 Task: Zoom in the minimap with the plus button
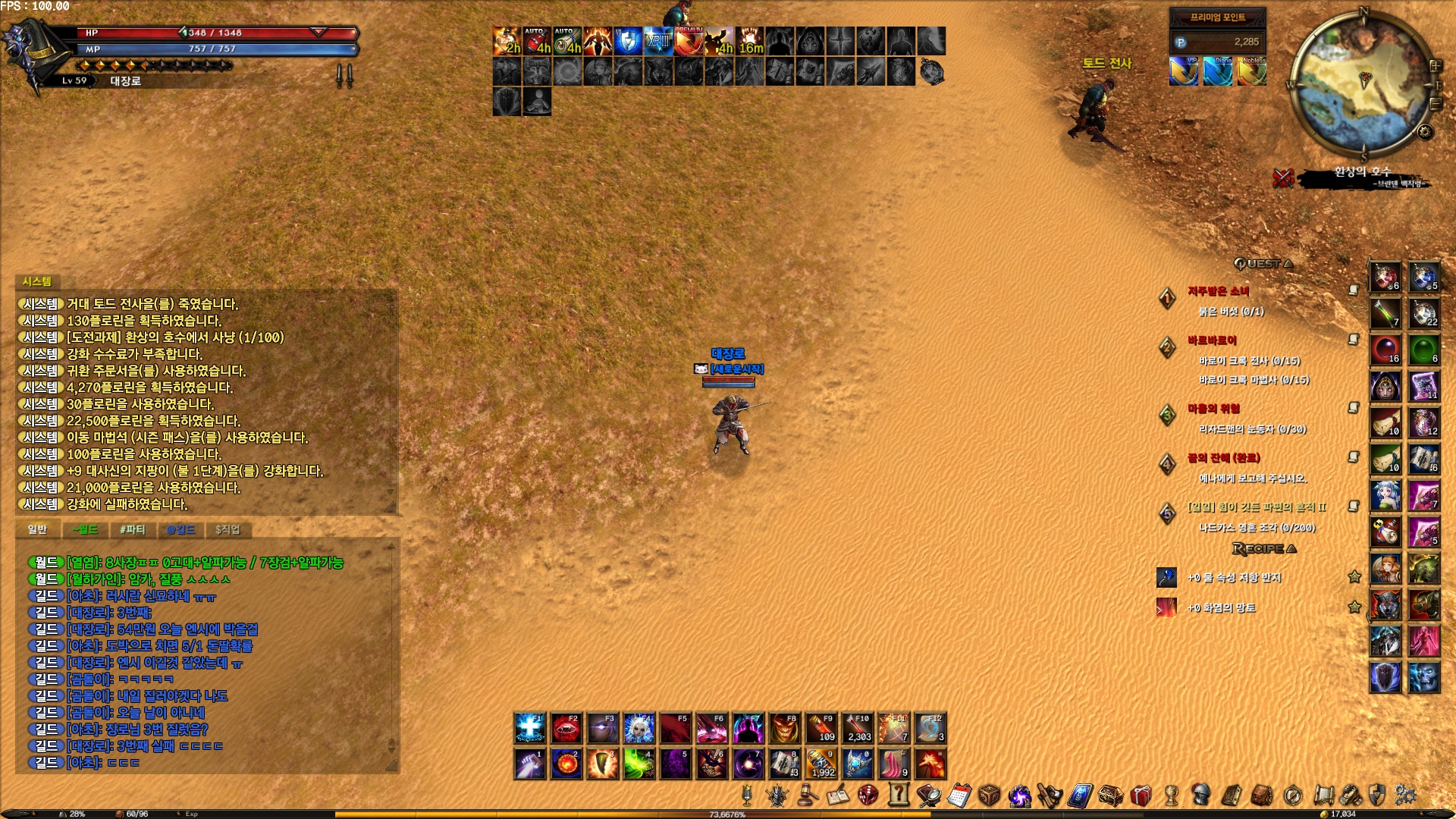point(1435,66)
